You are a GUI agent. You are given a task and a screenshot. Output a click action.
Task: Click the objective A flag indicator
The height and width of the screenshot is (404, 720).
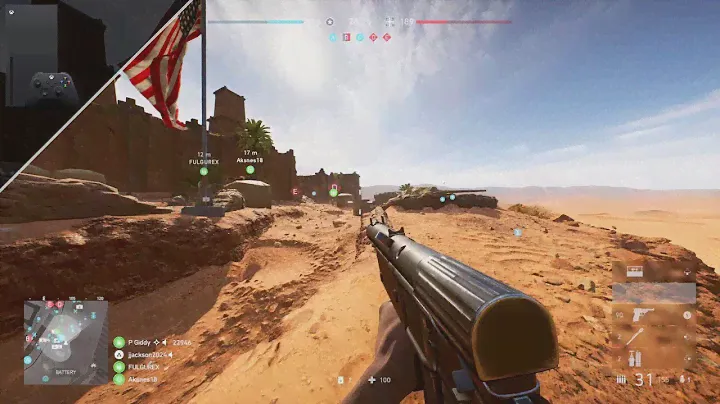pyautogui.click(x=334, y=37)
